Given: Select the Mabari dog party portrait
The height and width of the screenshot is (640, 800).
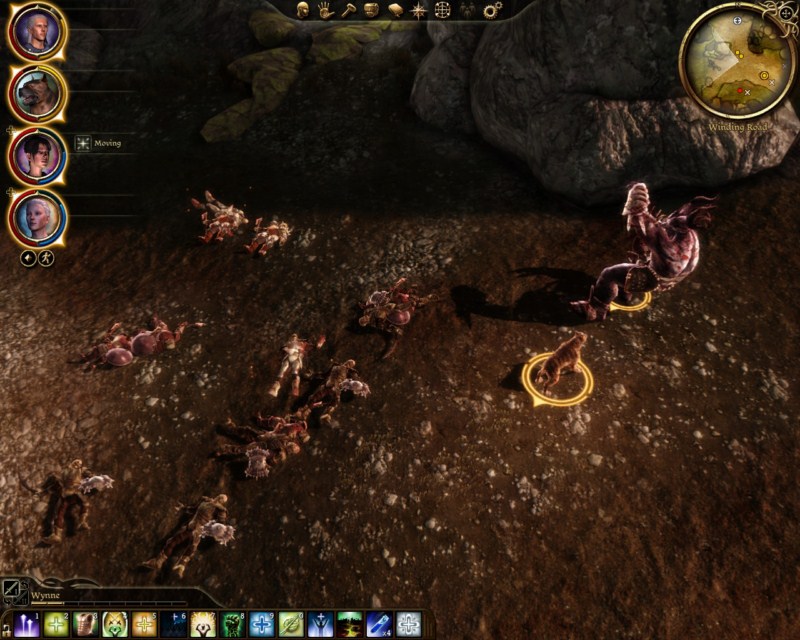Looking at the screenshot, I should tap(39, 93).
